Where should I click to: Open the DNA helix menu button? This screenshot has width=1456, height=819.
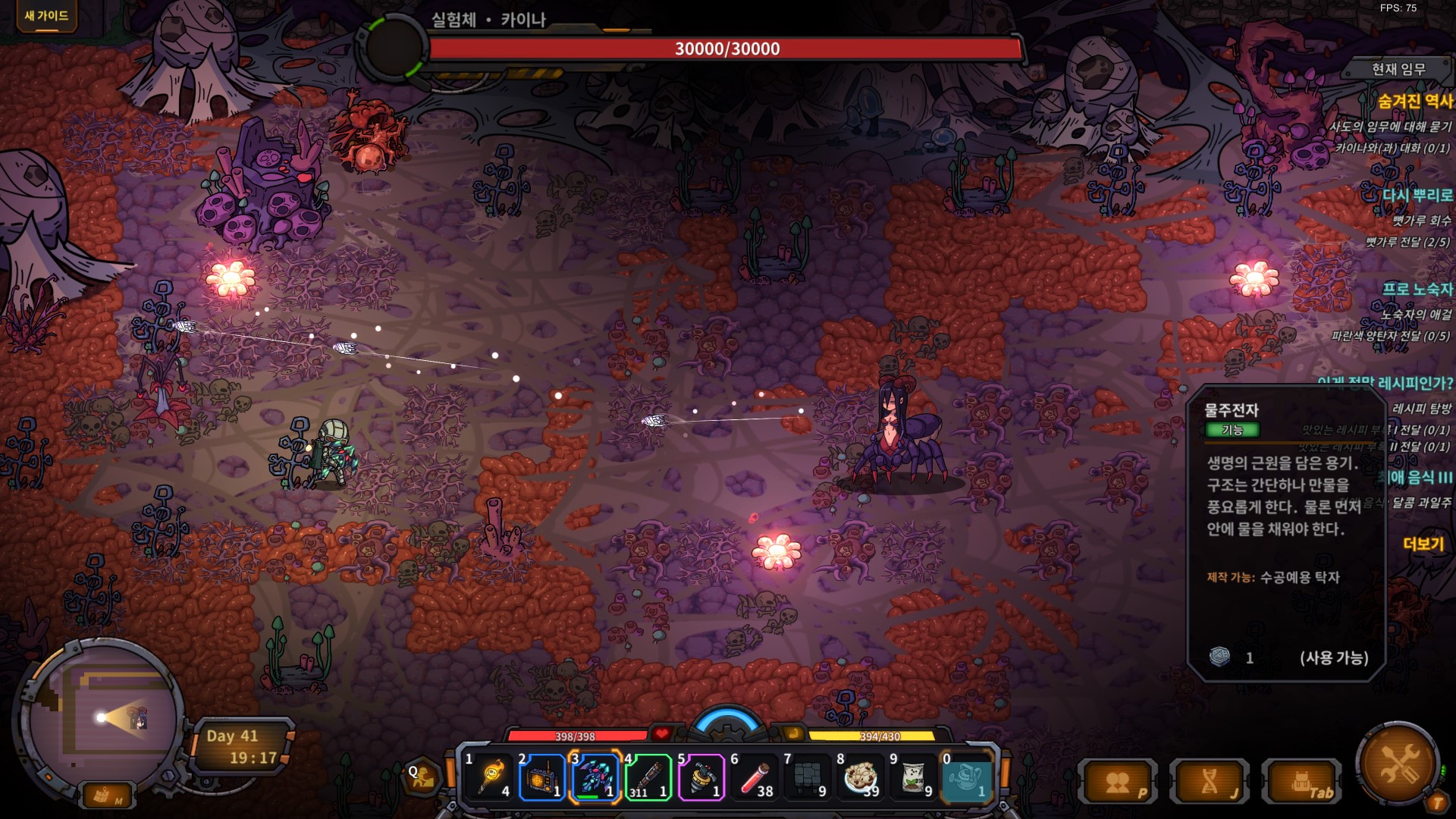click(x=1210, y=783)
